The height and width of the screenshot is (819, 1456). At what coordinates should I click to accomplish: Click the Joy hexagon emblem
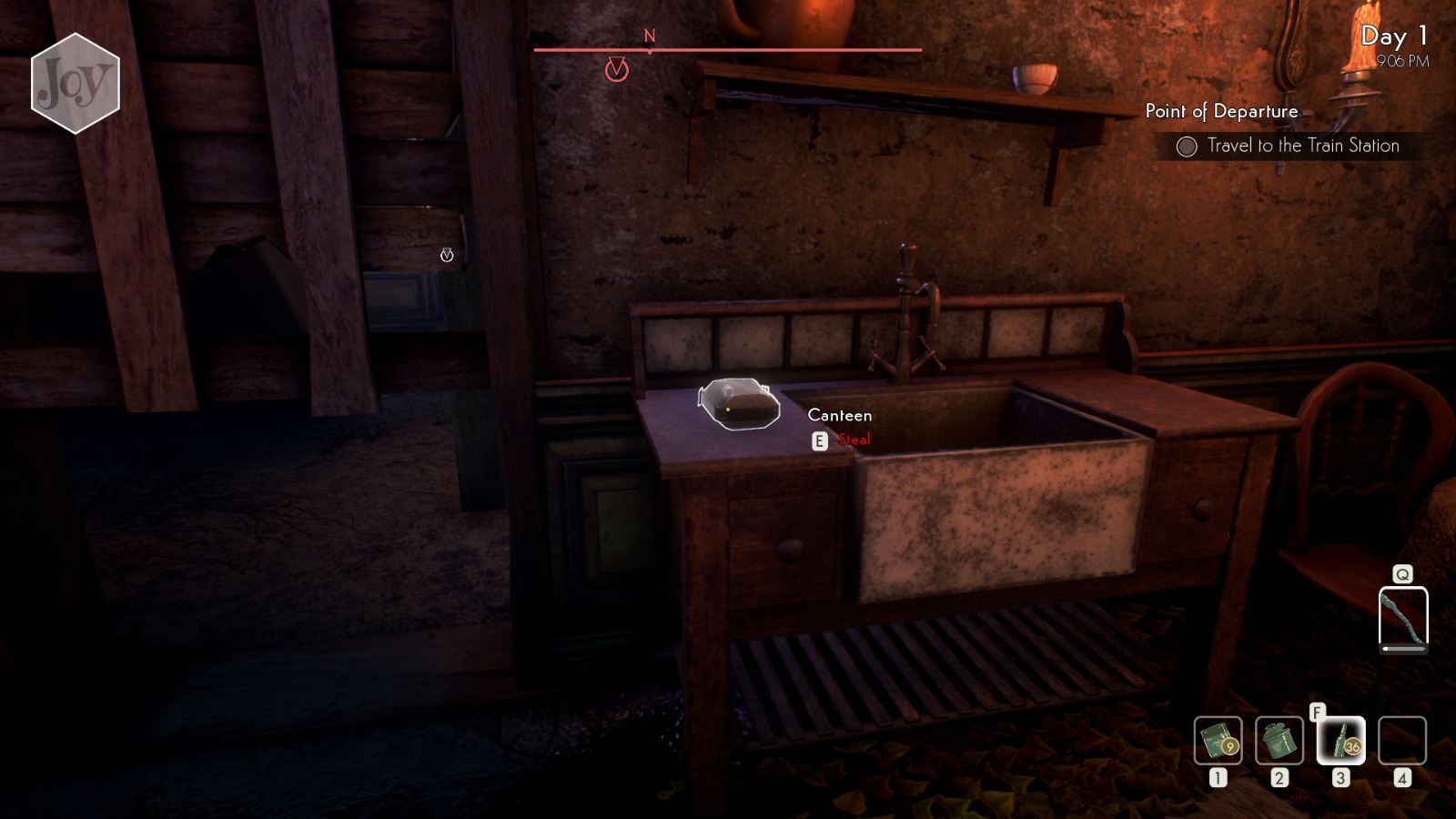pos(75,84)
